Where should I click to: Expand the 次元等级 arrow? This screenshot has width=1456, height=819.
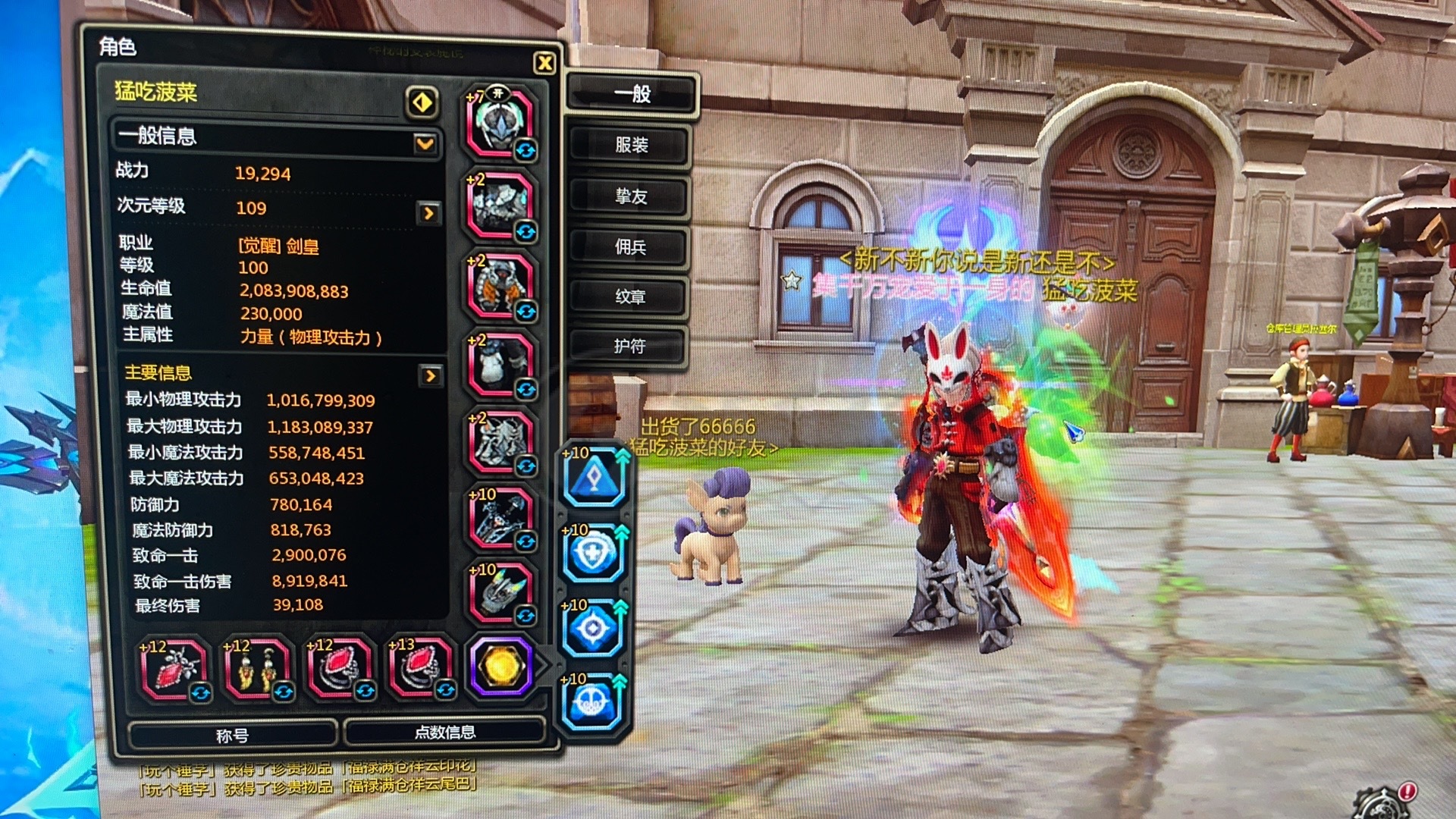pos(429,213)
